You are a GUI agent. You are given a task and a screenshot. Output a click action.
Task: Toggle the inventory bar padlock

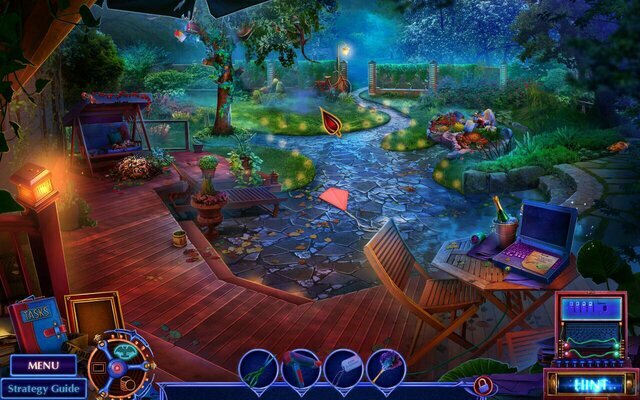pyautogui.click(x=483, y=385)
